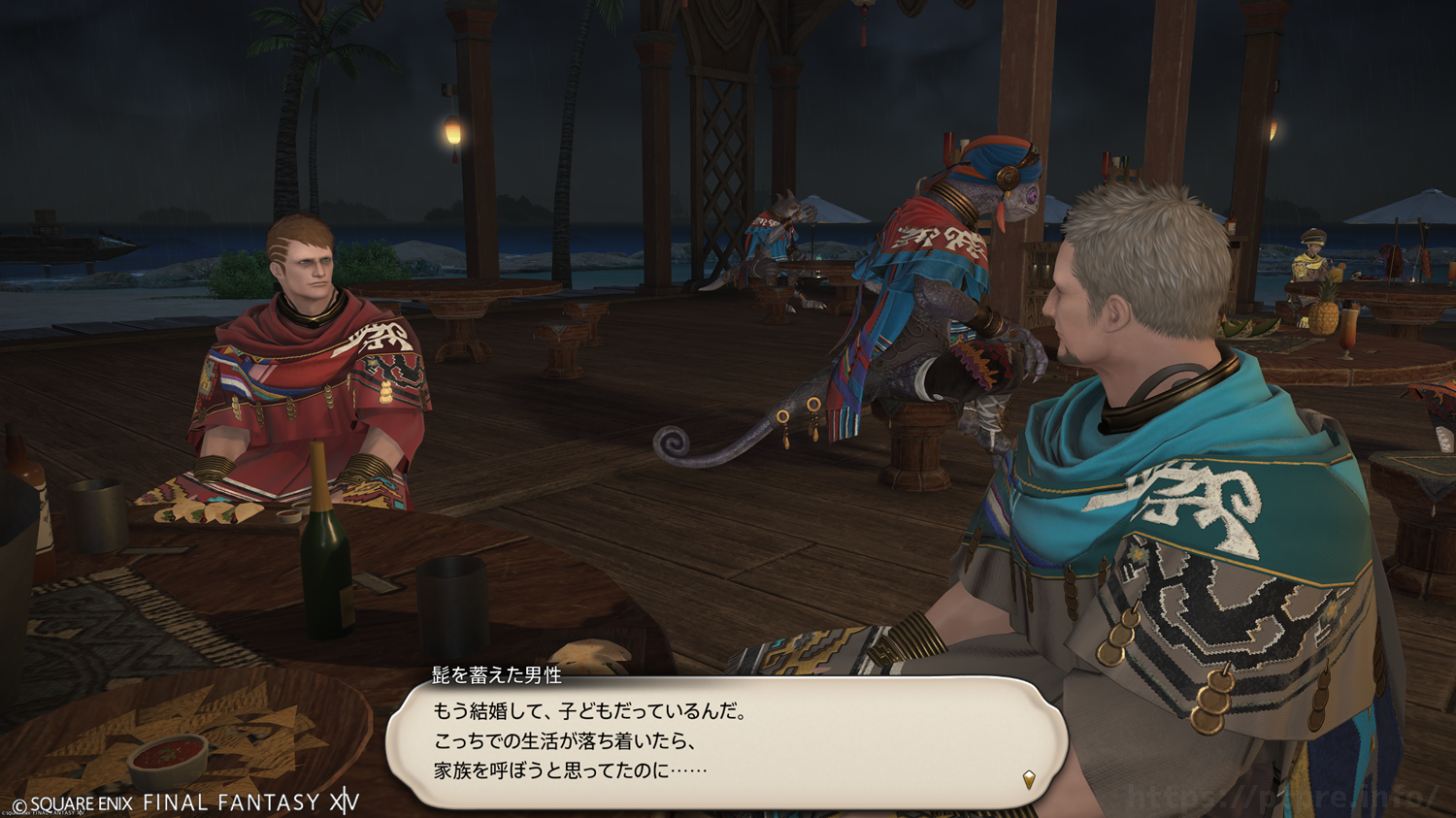Viewport: 1456px width, 818px height.
Task: Click the dialogue box to continue
Action: [726, 741]
